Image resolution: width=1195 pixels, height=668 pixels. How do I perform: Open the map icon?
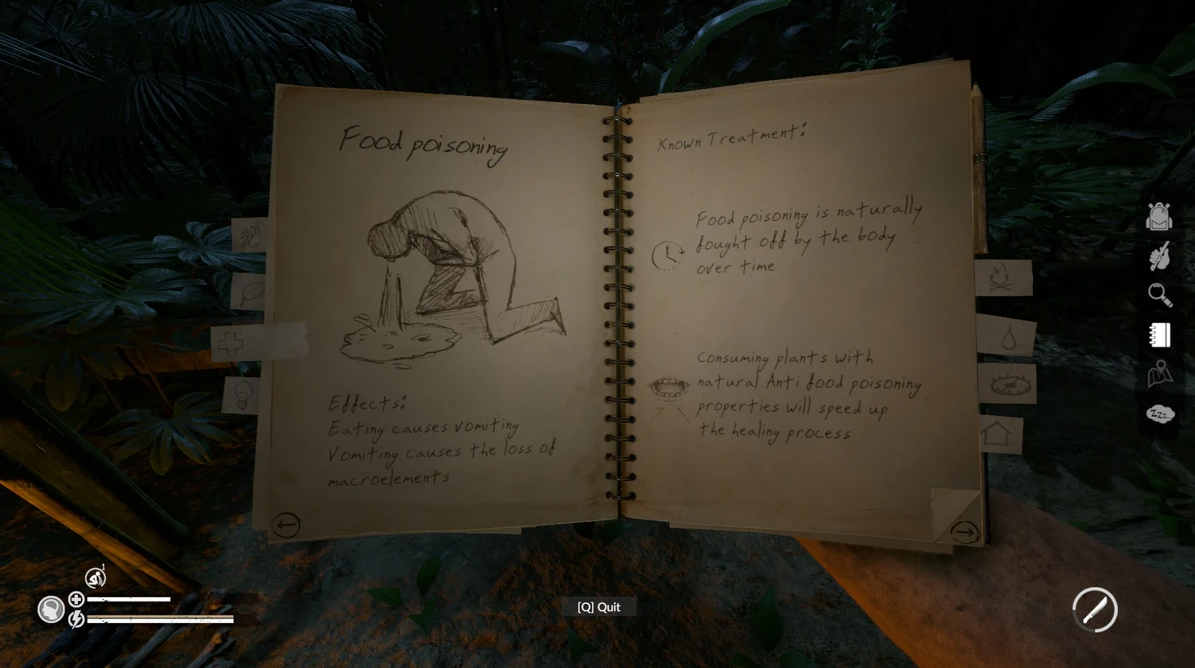tap(1159, 374)
